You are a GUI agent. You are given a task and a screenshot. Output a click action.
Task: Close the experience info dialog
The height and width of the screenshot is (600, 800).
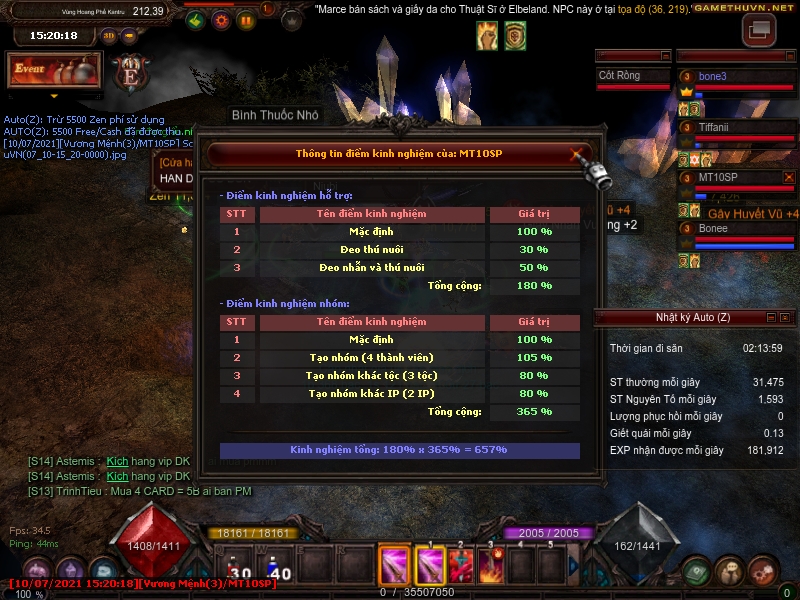pos(576,154)
